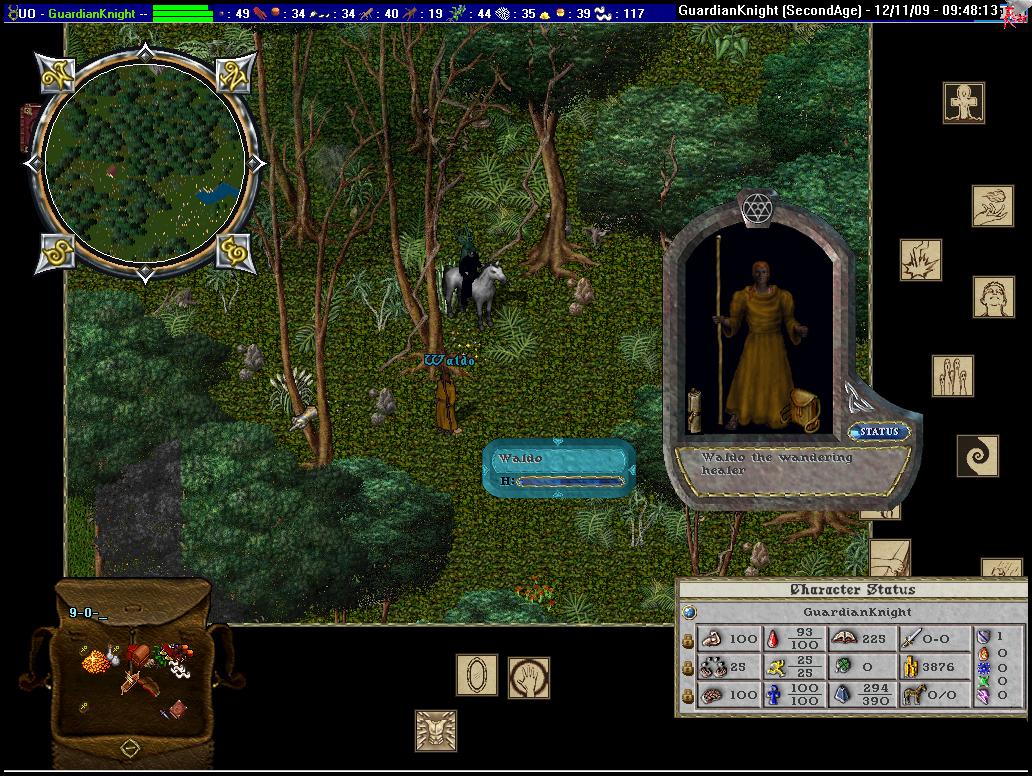Viewport: 1032px width, 776px height.
Task: Click the diamond minimize button on the backpack
Action: tap(130, 747)
